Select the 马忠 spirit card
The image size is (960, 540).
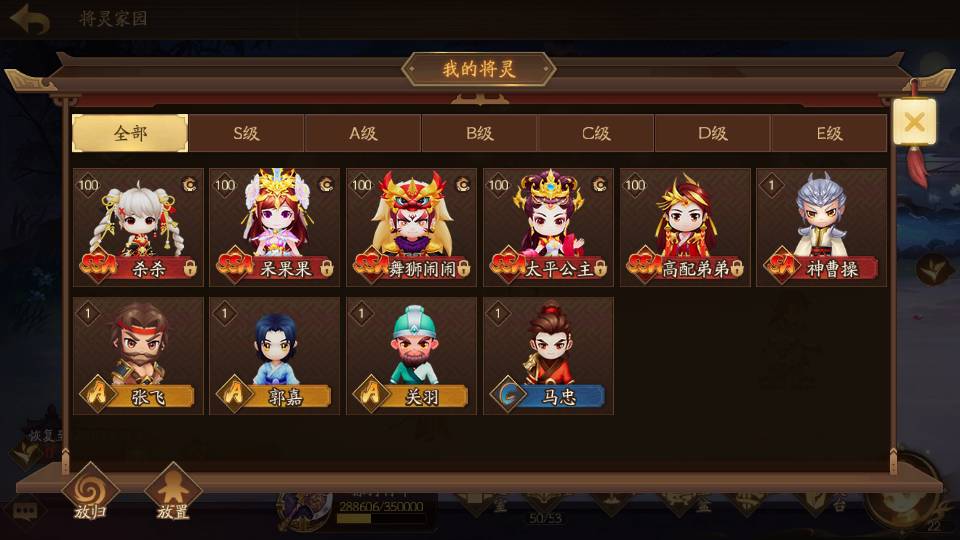[x=548, y=355]
